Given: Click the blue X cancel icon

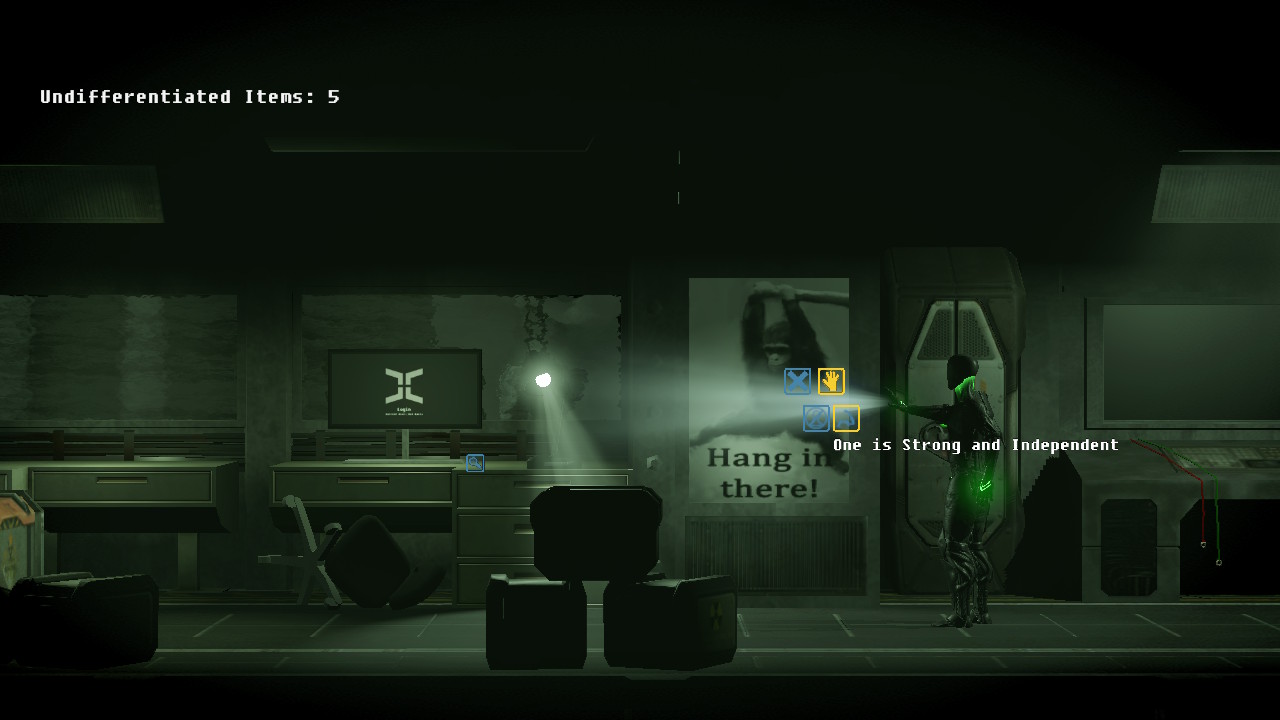Looking at the screenshot, I should (x=797, y=381).
